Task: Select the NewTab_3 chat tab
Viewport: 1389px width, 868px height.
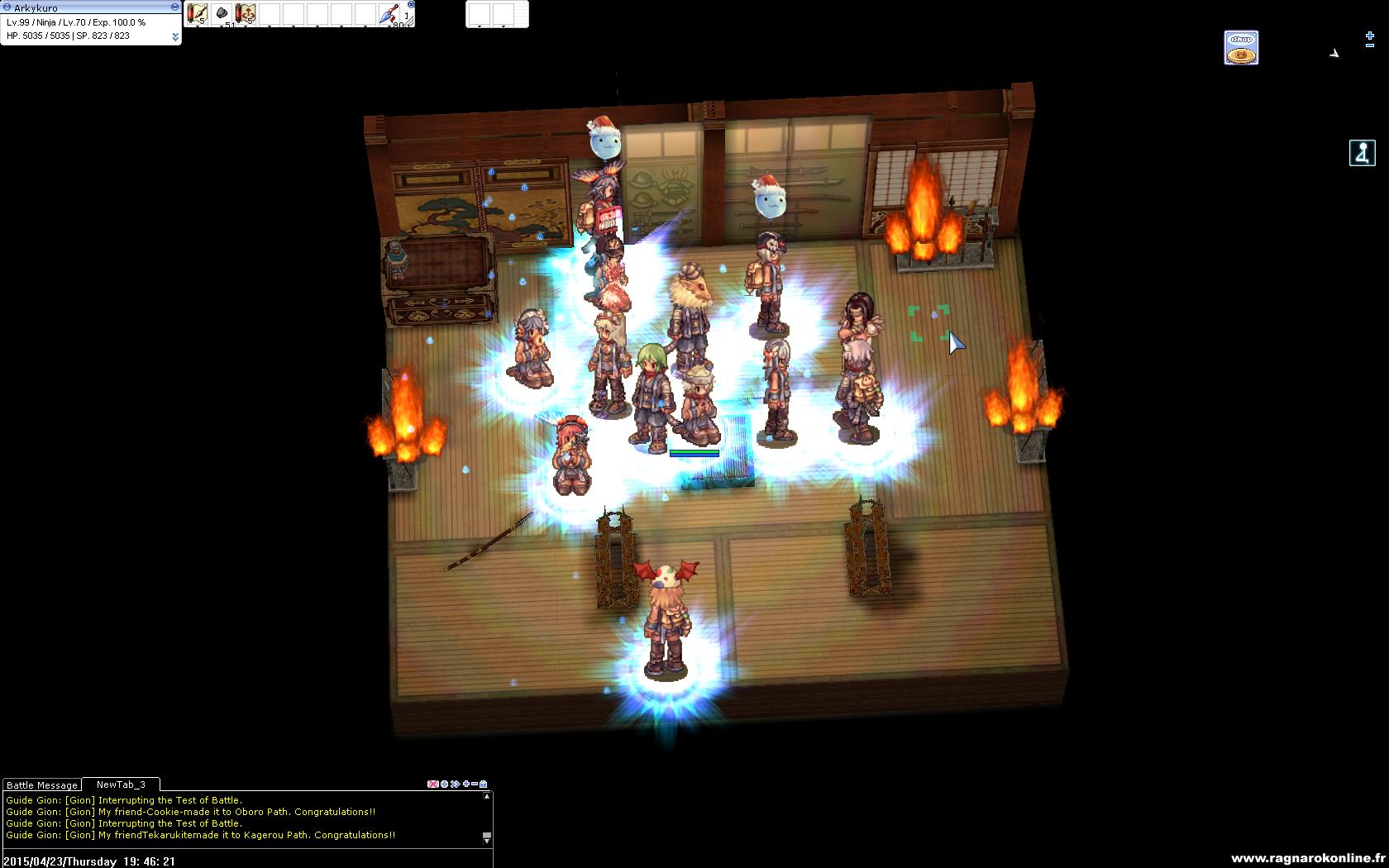Action: 121,785
